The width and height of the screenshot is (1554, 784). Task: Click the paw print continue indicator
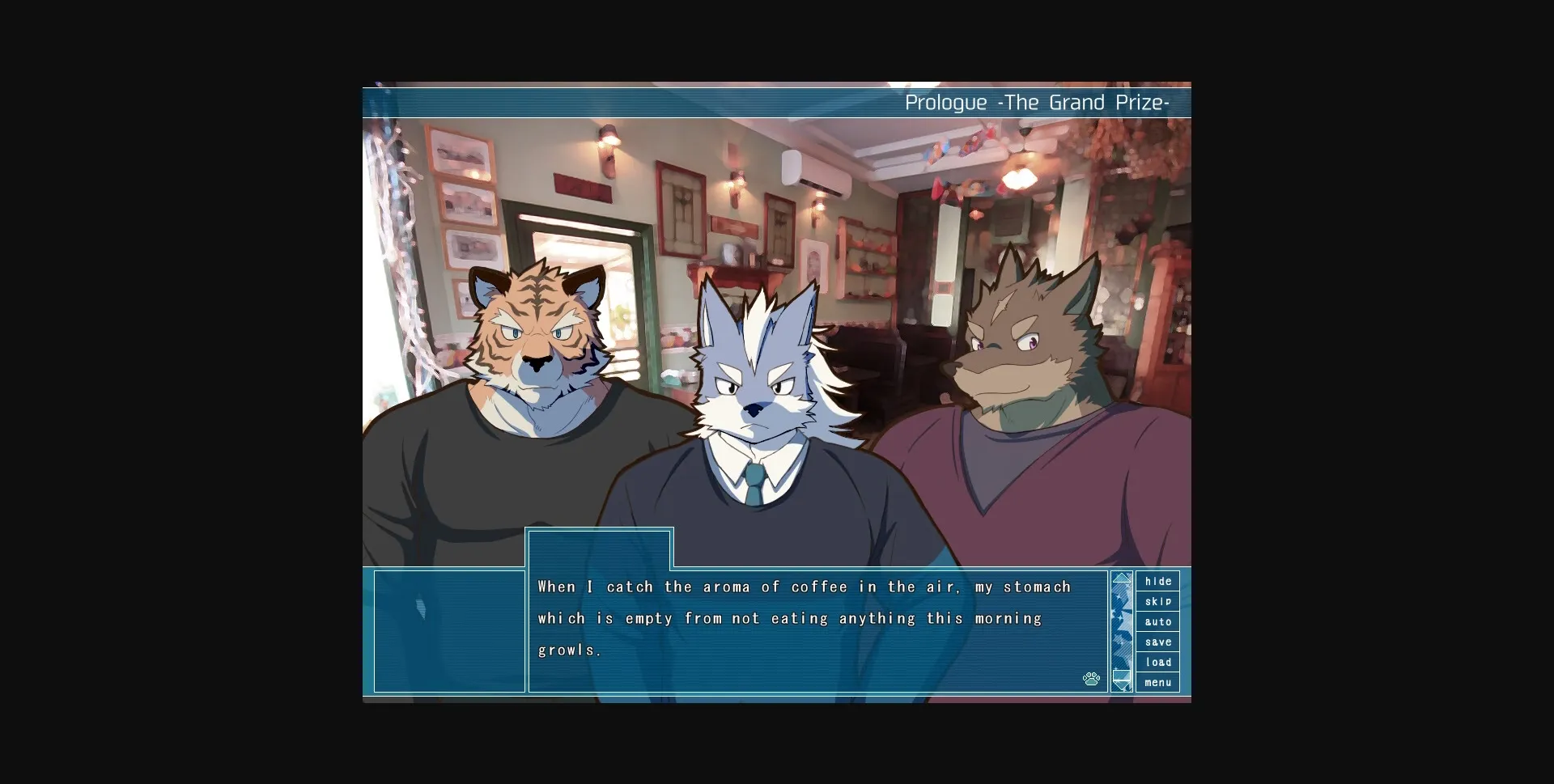tap(1091, 679)
